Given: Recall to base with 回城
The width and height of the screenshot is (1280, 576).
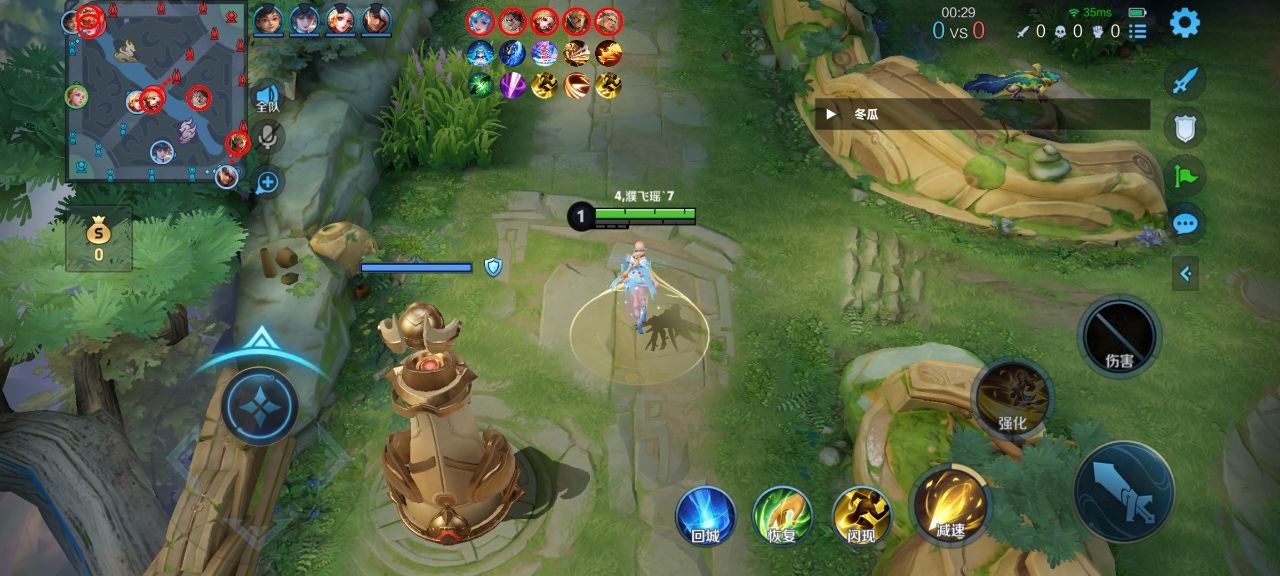Looking at the screenshot, I should coord(705,516).
